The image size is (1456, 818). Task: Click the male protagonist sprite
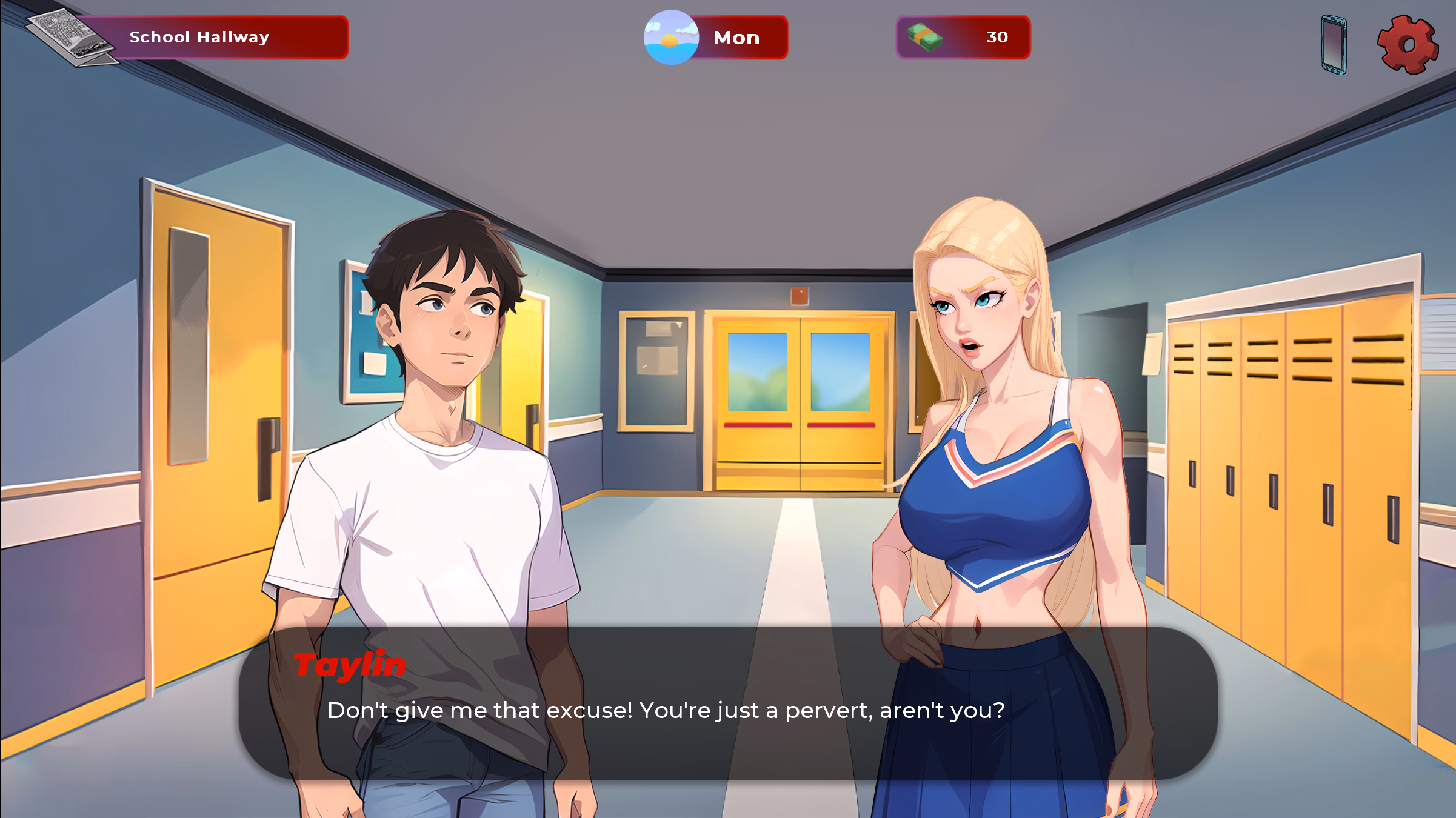click(442, 424)
